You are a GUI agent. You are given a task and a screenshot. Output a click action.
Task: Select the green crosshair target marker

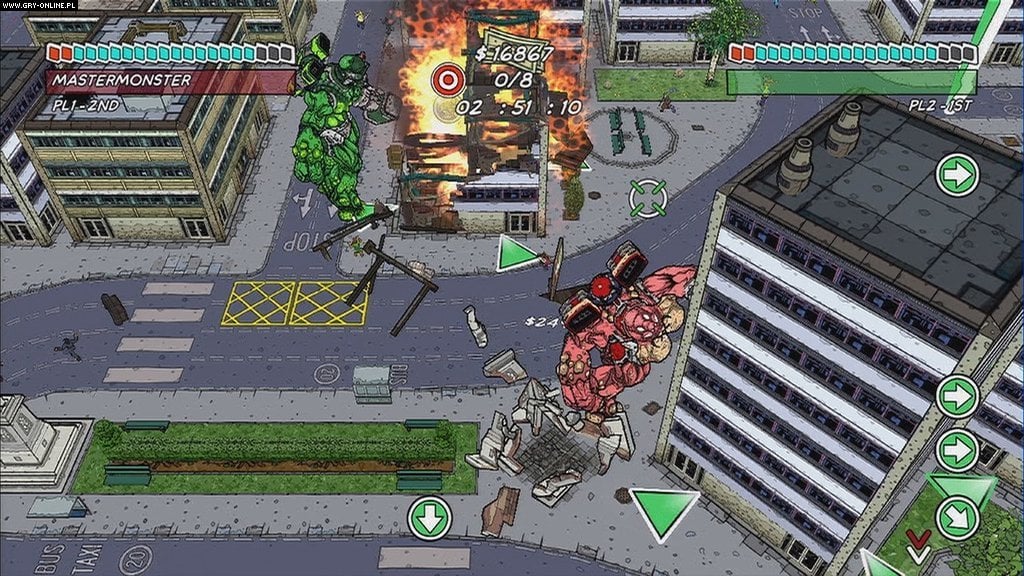(649, 197)
